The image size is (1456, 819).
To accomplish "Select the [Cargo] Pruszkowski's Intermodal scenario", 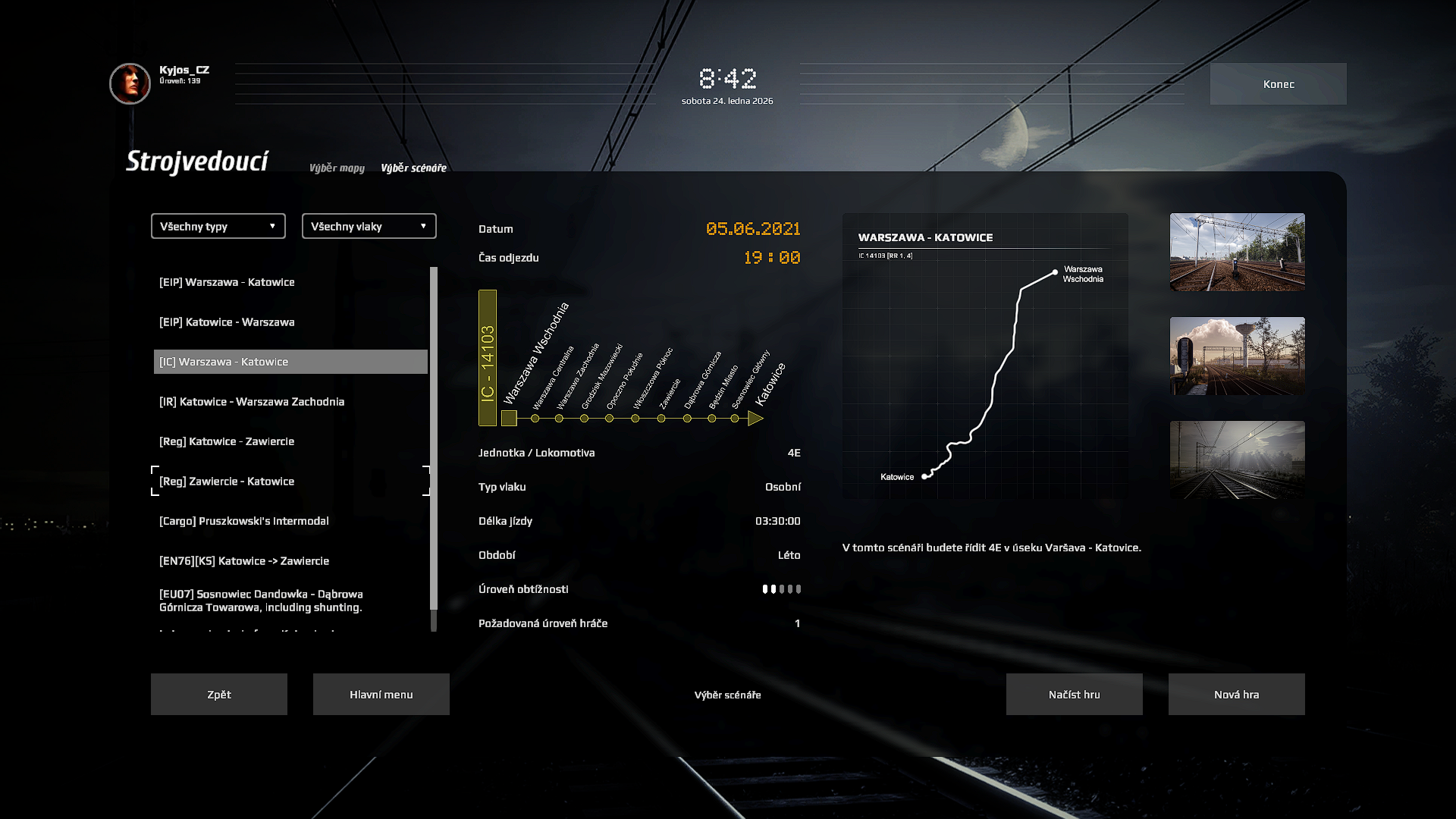I will coord(244,521).
